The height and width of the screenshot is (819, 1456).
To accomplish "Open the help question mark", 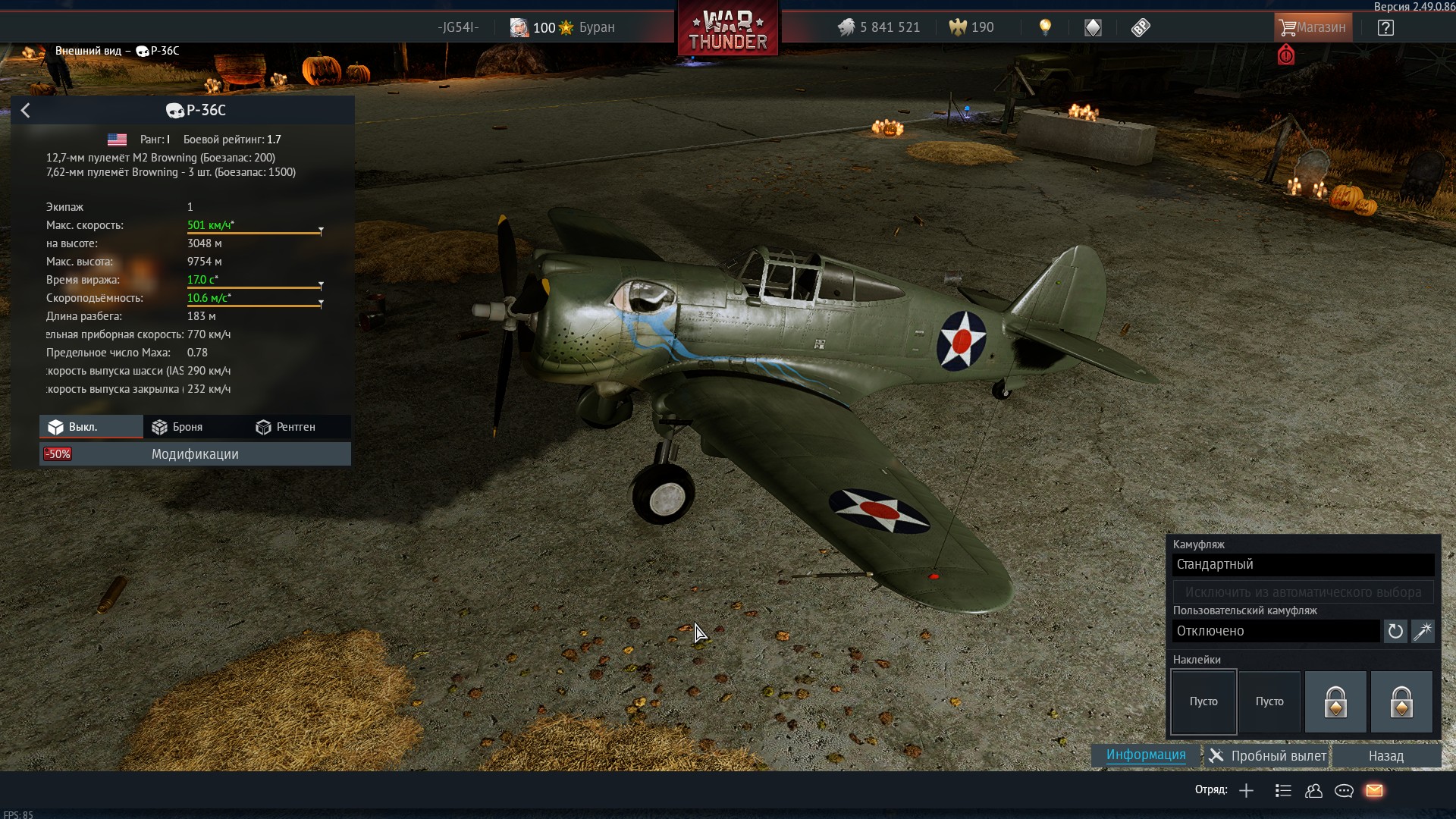I will [1385, 28].
